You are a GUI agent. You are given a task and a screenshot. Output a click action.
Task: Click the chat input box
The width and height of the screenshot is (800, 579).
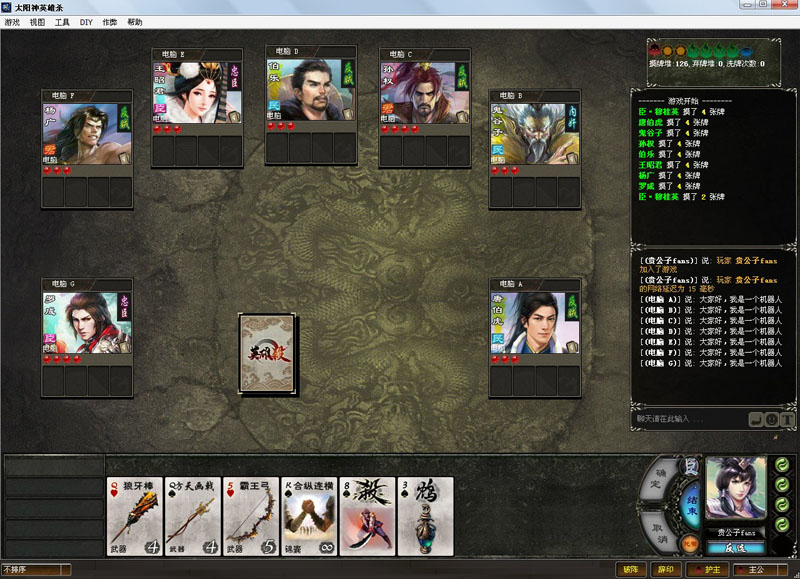690,418
